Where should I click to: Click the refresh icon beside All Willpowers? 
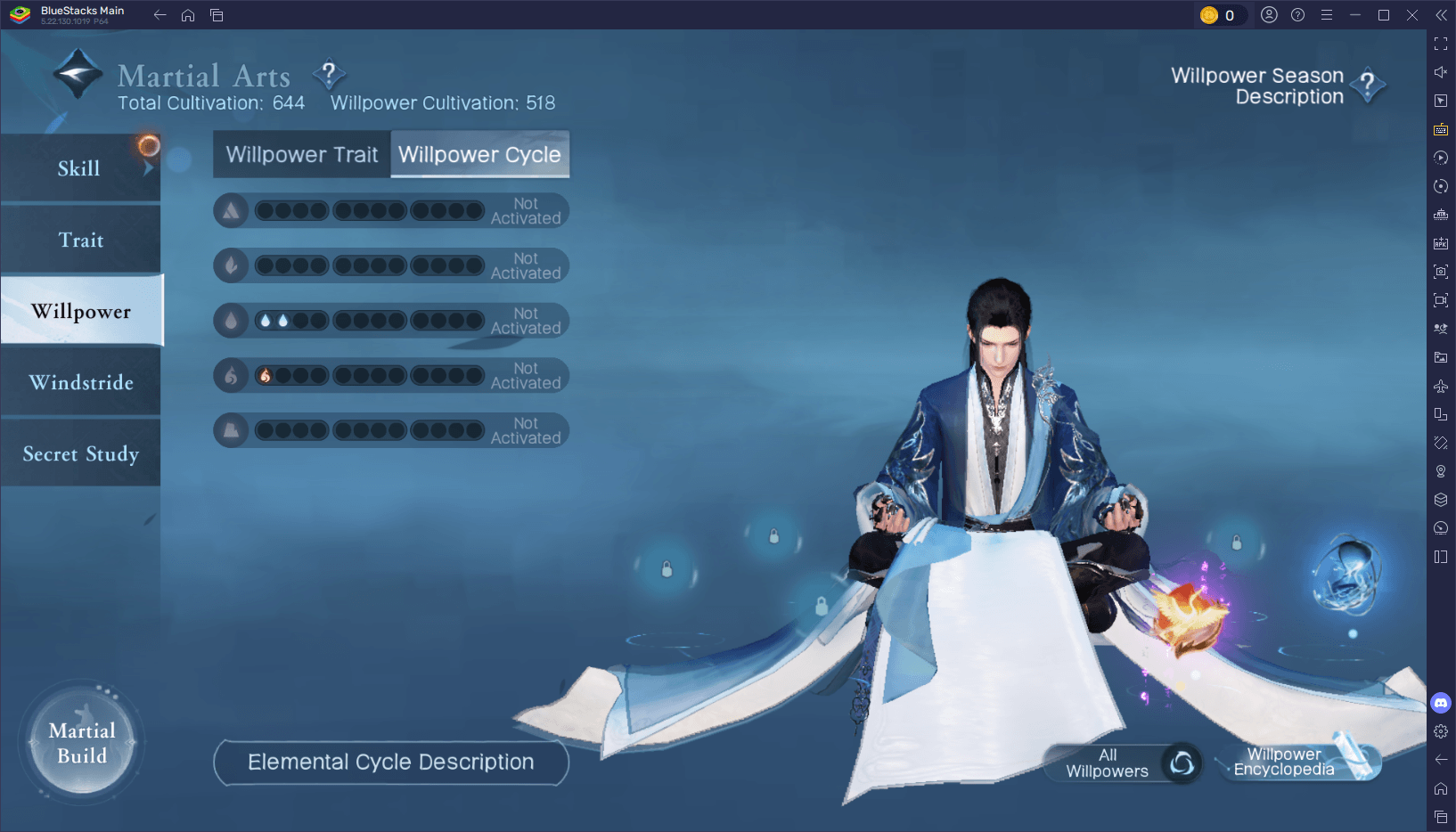pos(1182,763)
